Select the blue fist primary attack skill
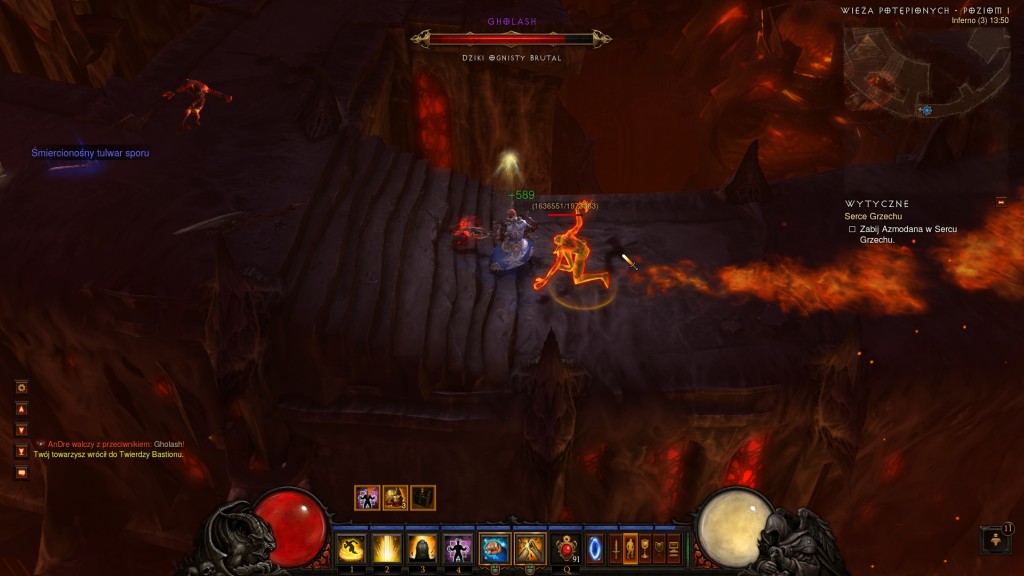The width and height of the screenshot is (1024, 576). tap(494, 548)
